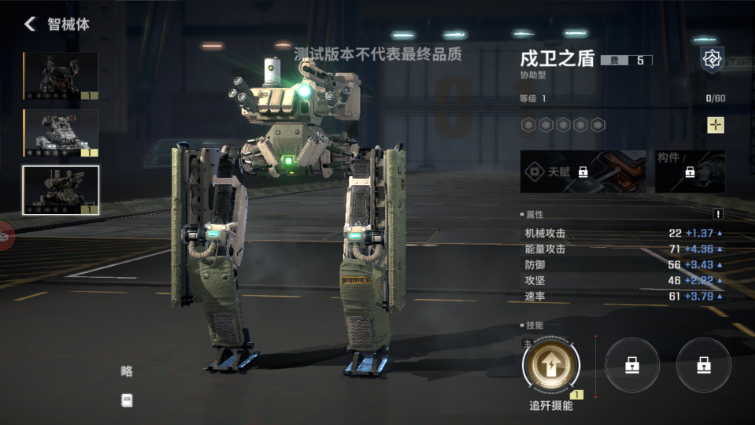
Task: Show attribute details via the exclamation icon
Action: click(x=717, y=214)
